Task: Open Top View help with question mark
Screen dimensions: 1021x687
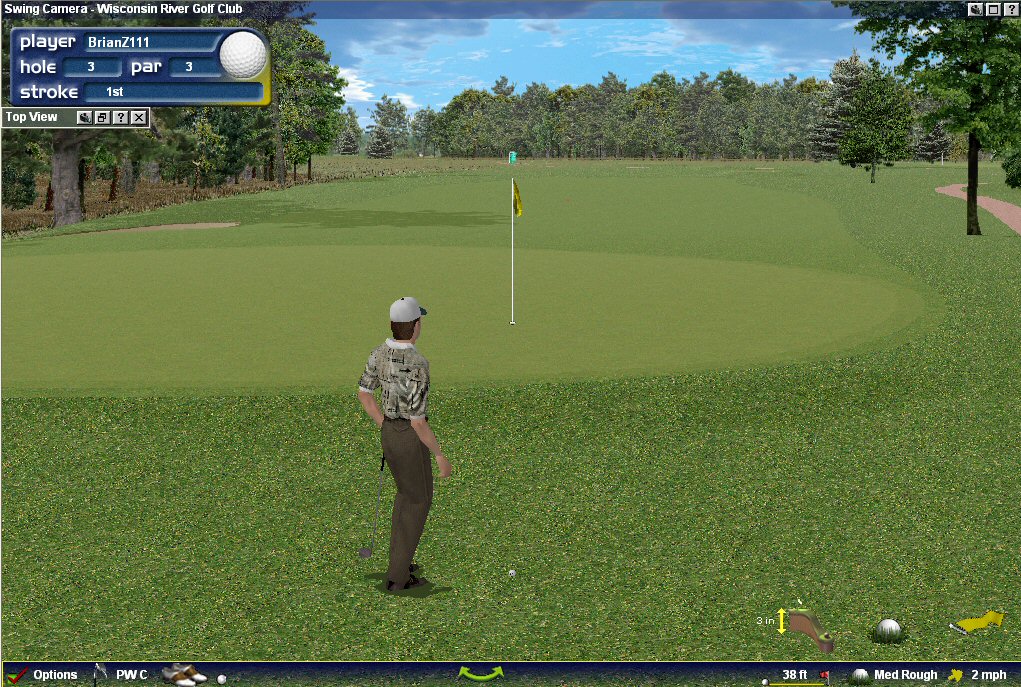Action: (120, 118)
